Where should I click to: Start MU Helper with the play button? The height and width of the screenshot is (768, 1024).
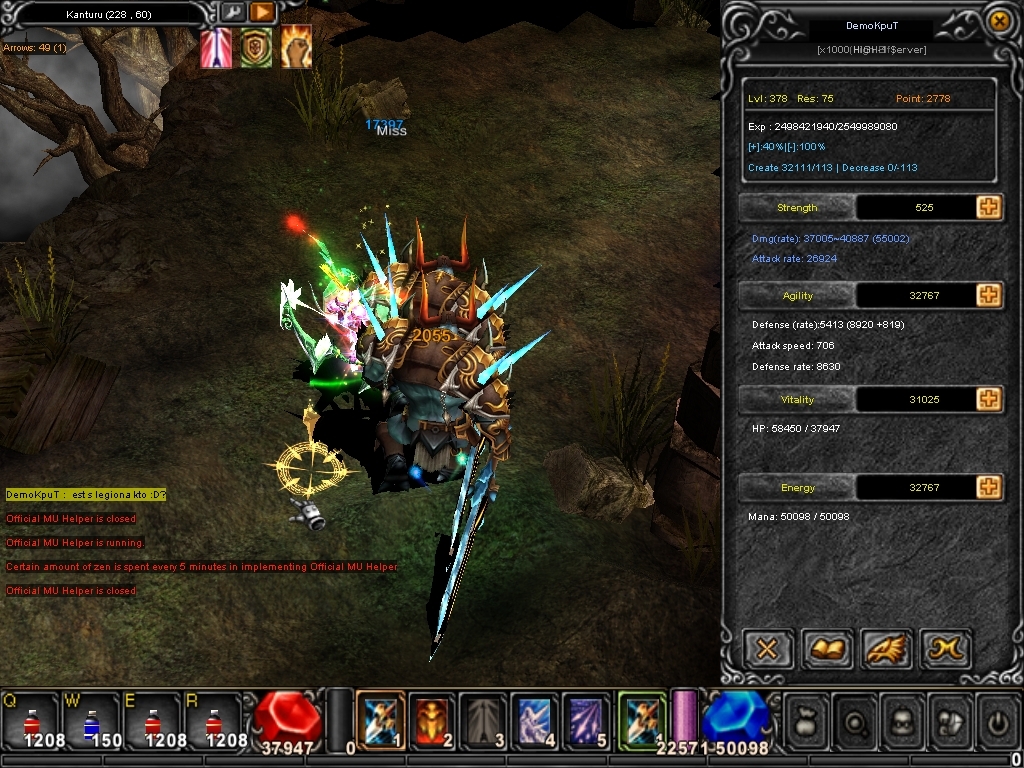262,12
